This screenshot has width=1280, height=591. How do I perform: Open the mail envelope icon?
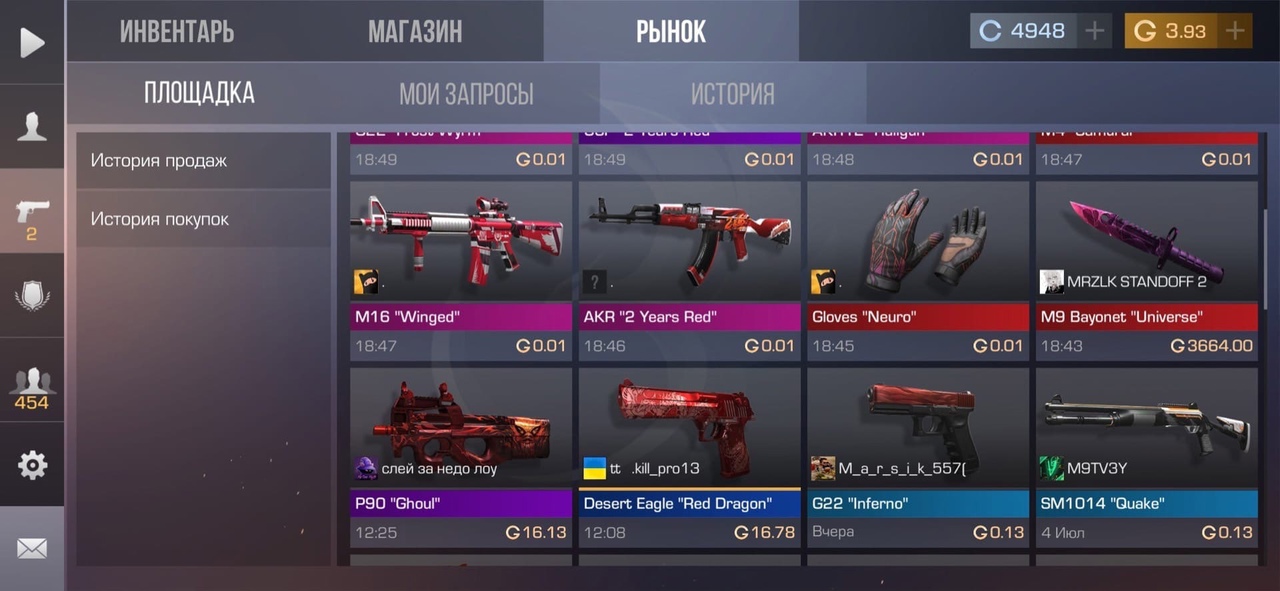(x=32, y=548)
